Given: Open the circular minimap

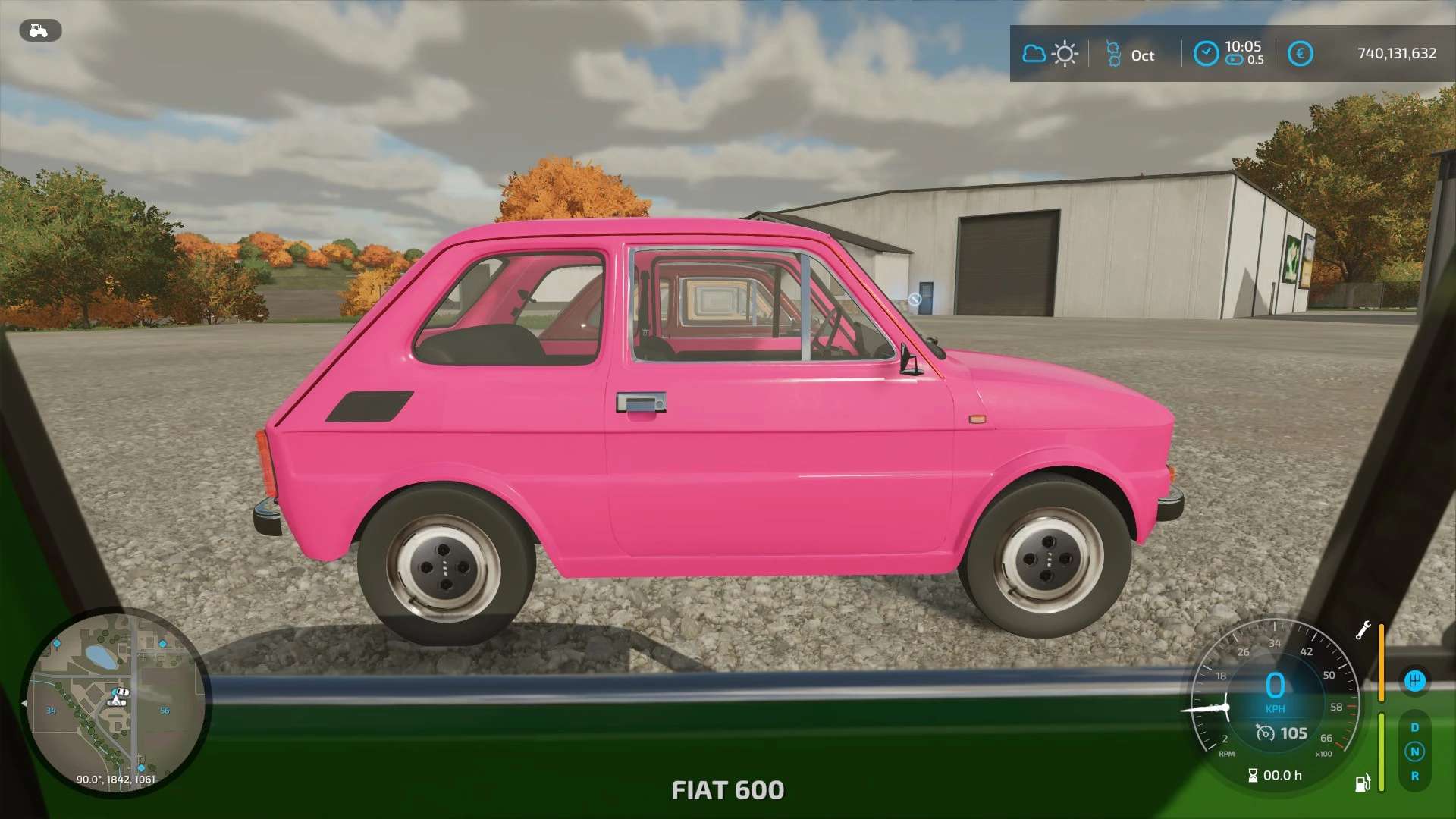Looking at the screenshot, I should (116, 701).
